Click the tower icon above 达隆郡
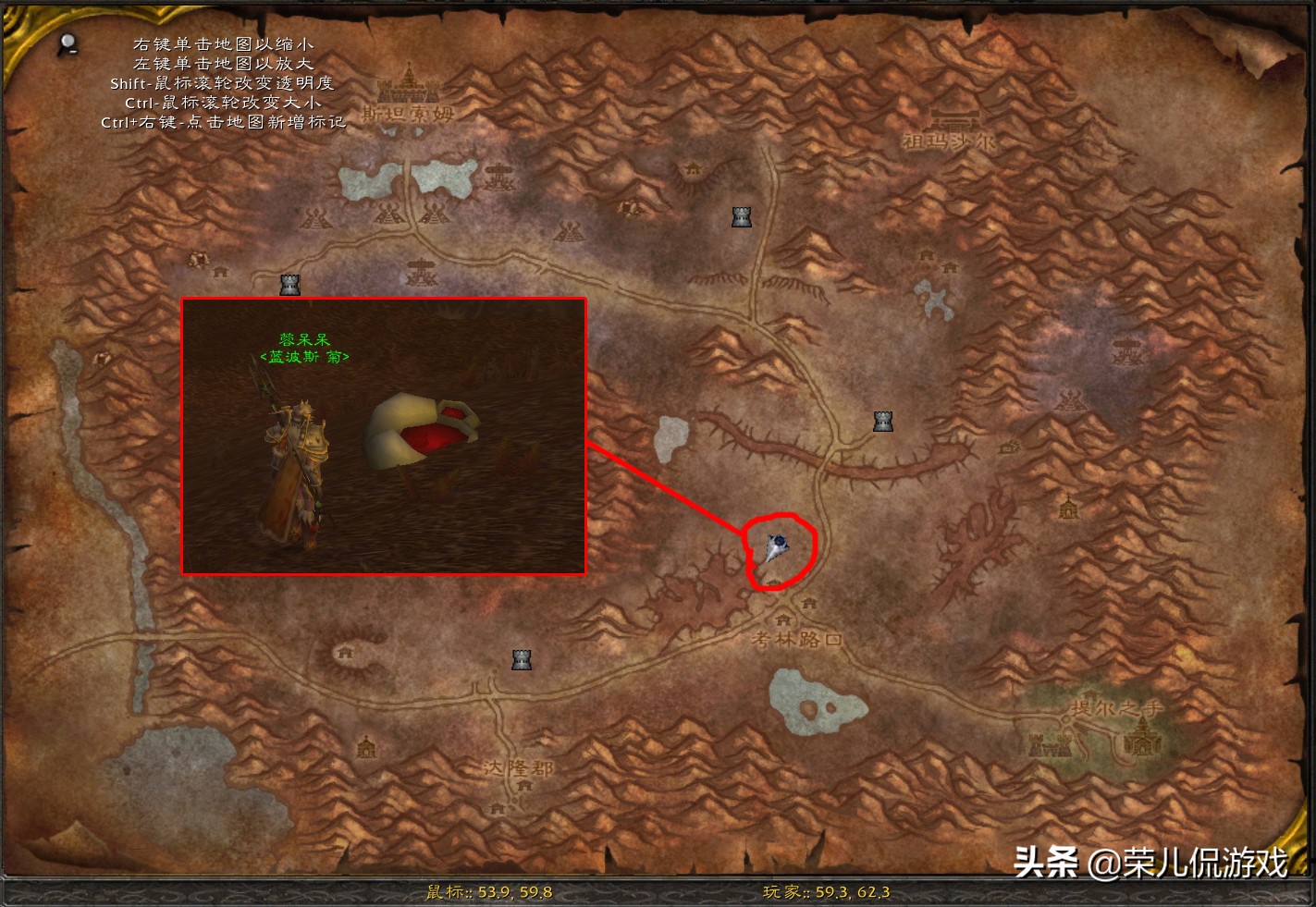The image size is (1316, 907). pos(523,658)
